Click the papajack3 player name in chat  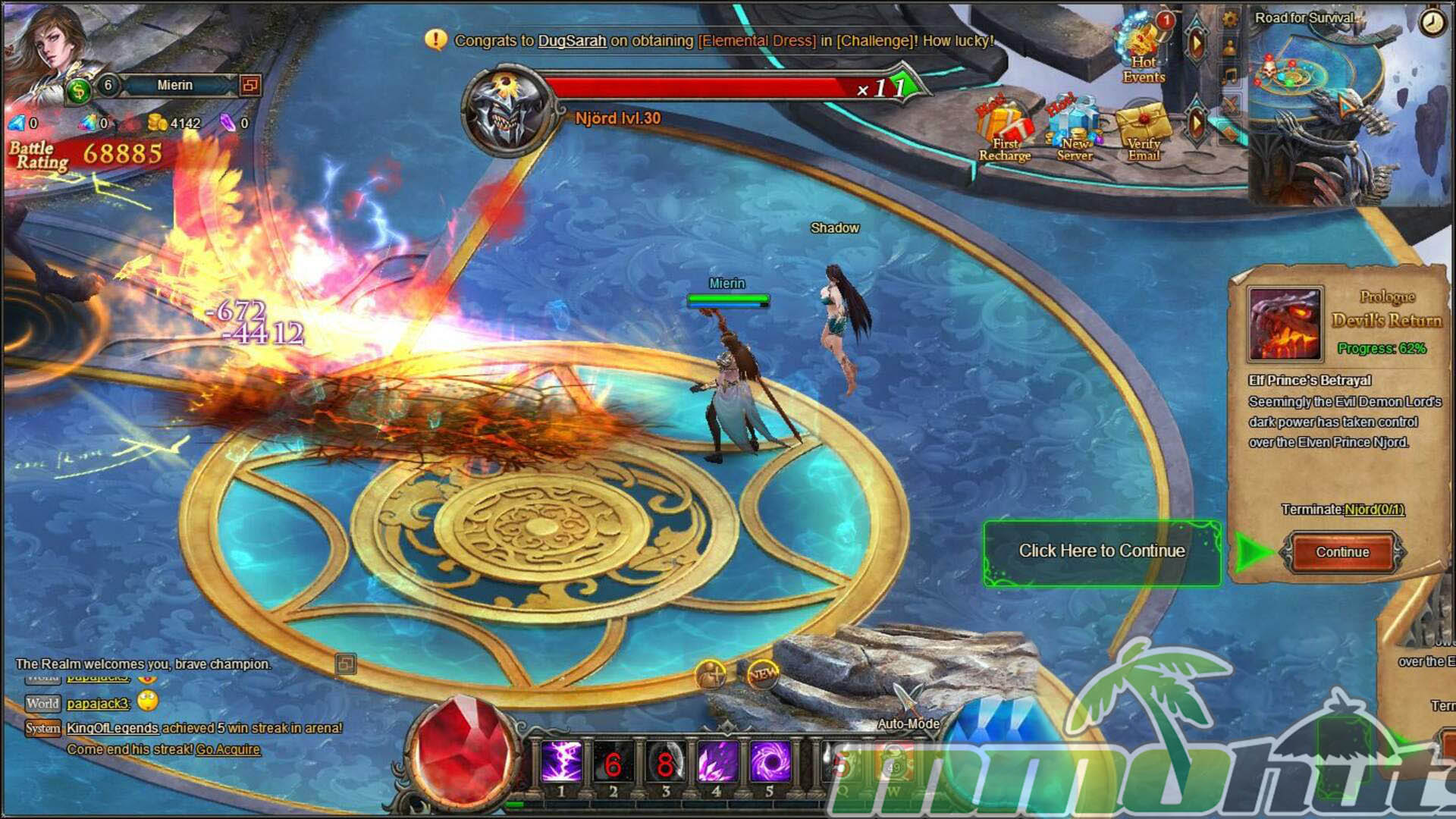click(98, 704)
